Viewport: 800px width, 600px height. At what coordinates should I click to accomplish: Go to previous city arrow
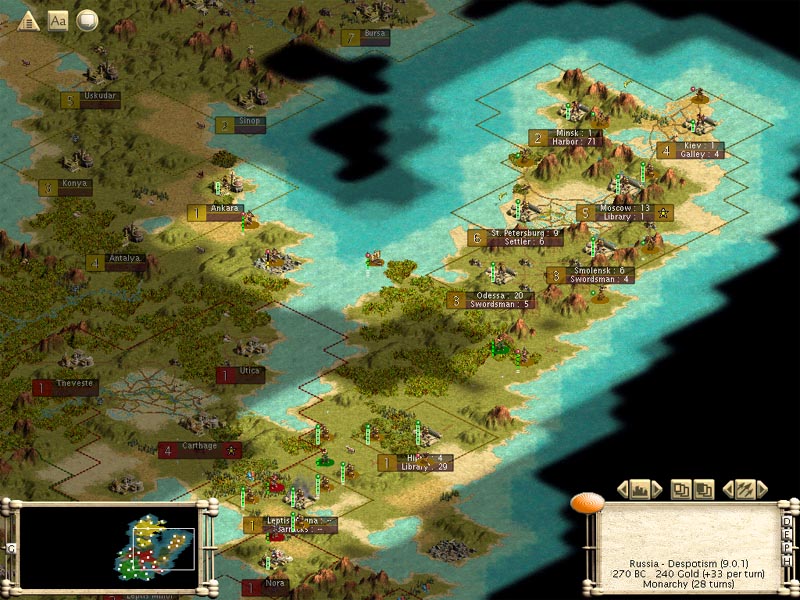[x=623, y=489]
